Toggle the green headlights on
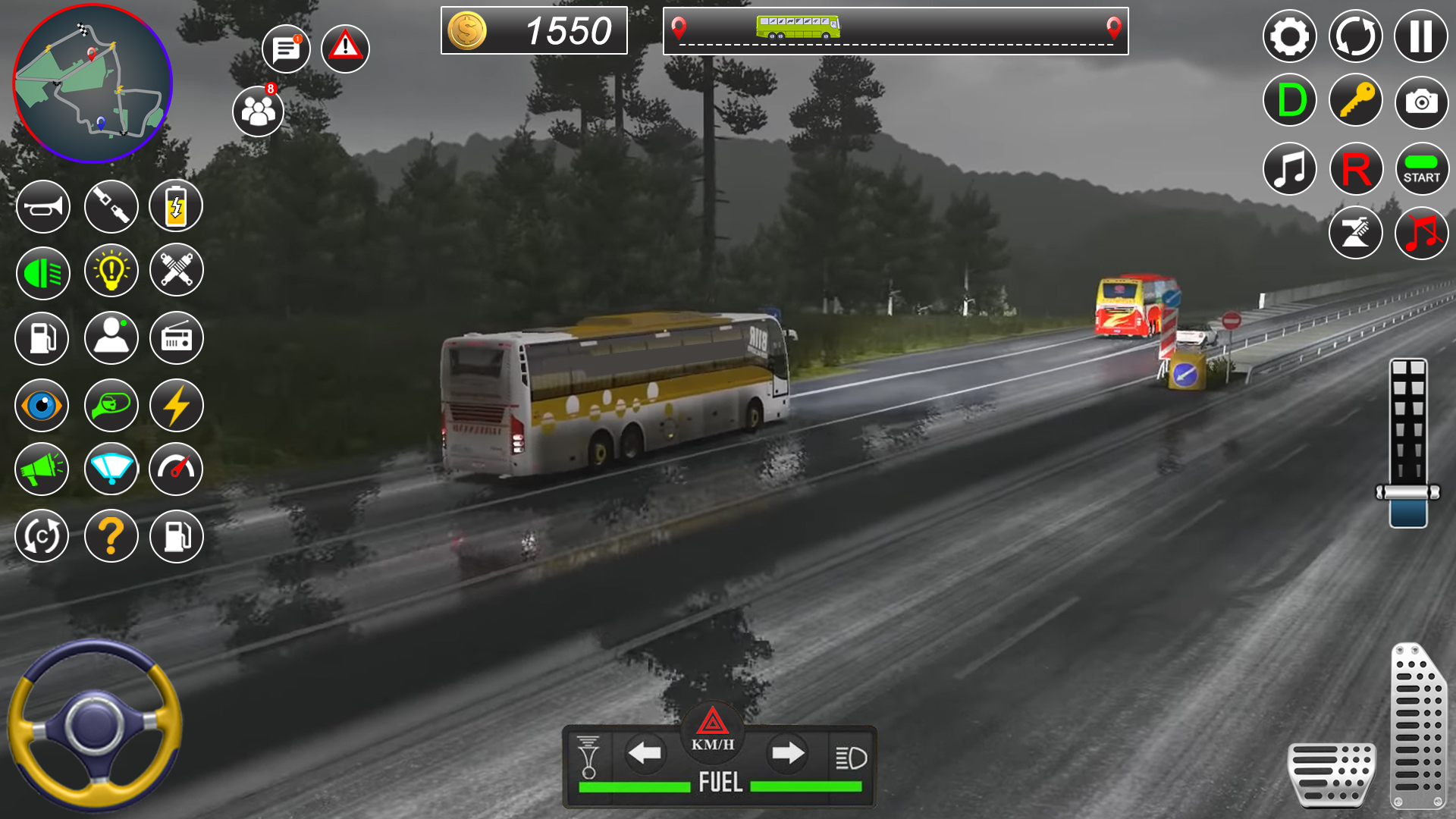The image size is (1456, 819). point(42,273)
